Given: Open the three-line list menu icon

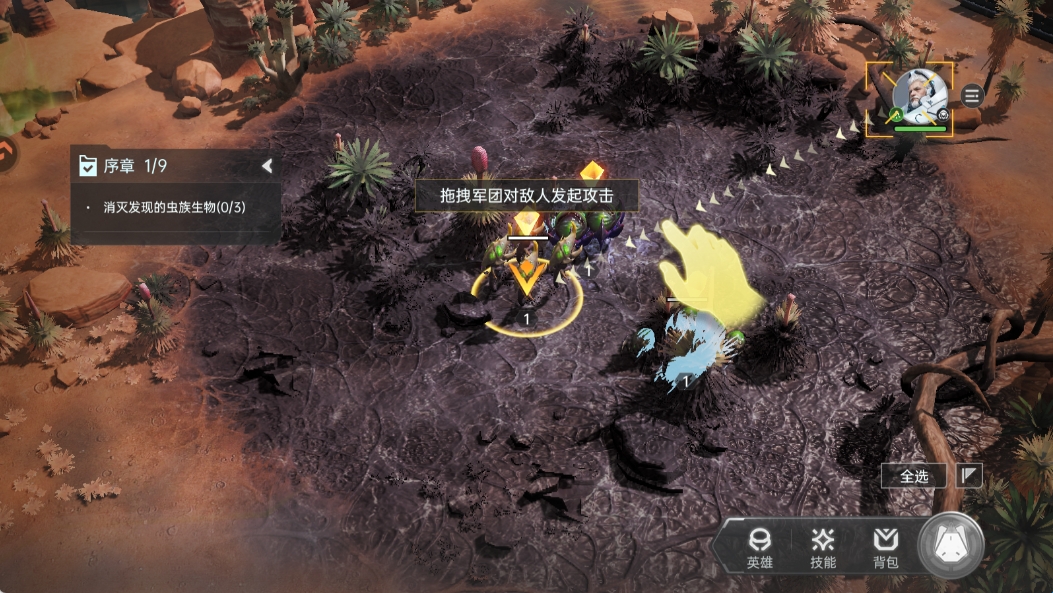Looking at the screenshot, I should [x=973, y=95].
